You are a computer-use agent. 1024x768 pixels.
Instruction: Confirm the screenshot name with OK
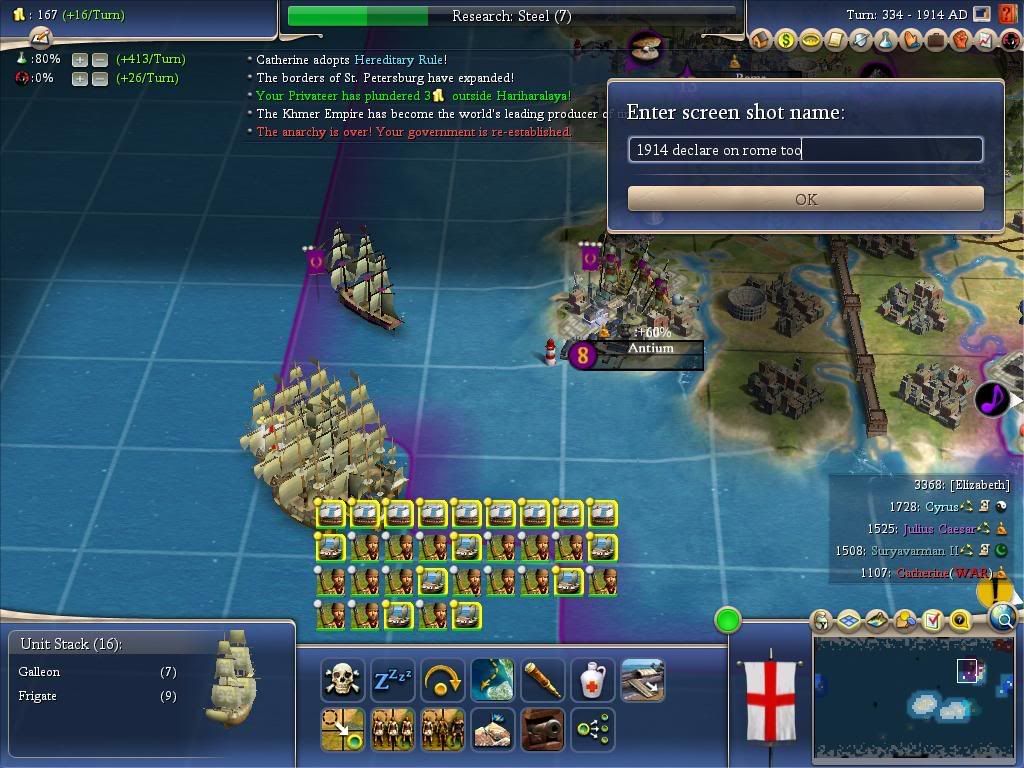click(806, 199)
